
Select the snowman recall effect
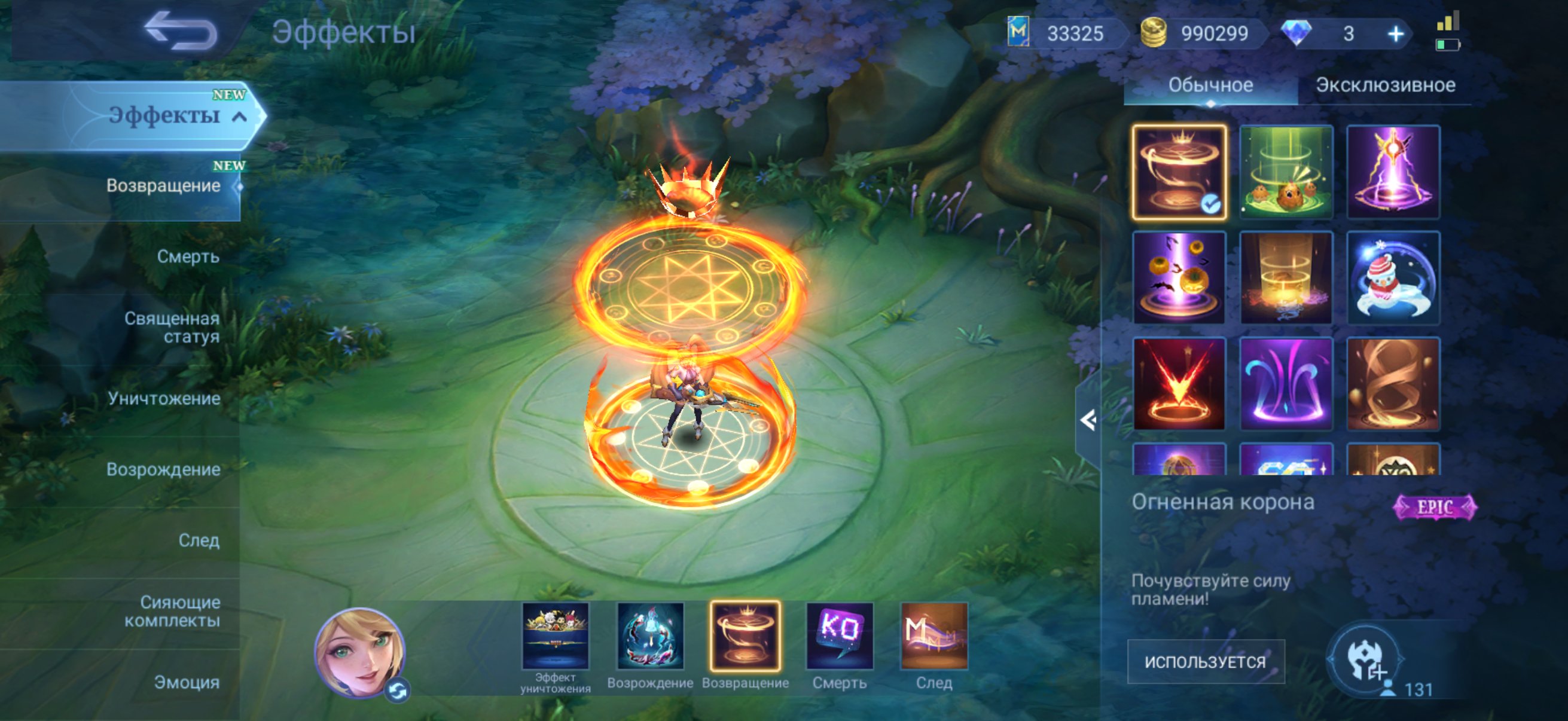(x=1394, y=278)
